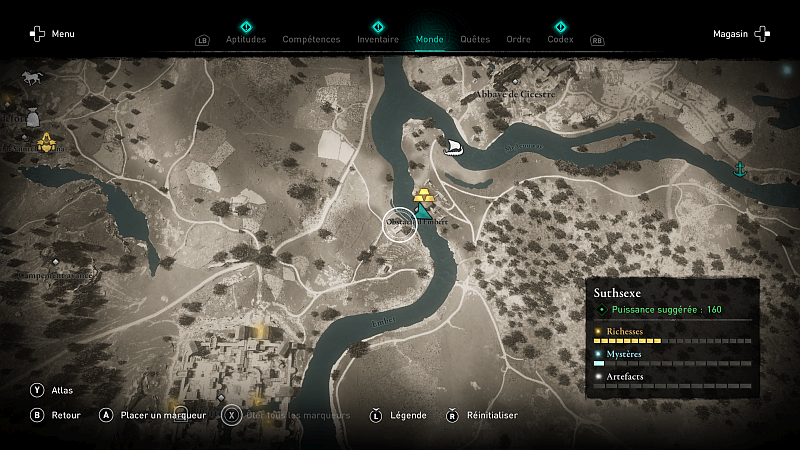Image resolution: width=800 pixels, height=450 pixels.
Task: Click the golden hooded figure marker
Action: (46, 140)
